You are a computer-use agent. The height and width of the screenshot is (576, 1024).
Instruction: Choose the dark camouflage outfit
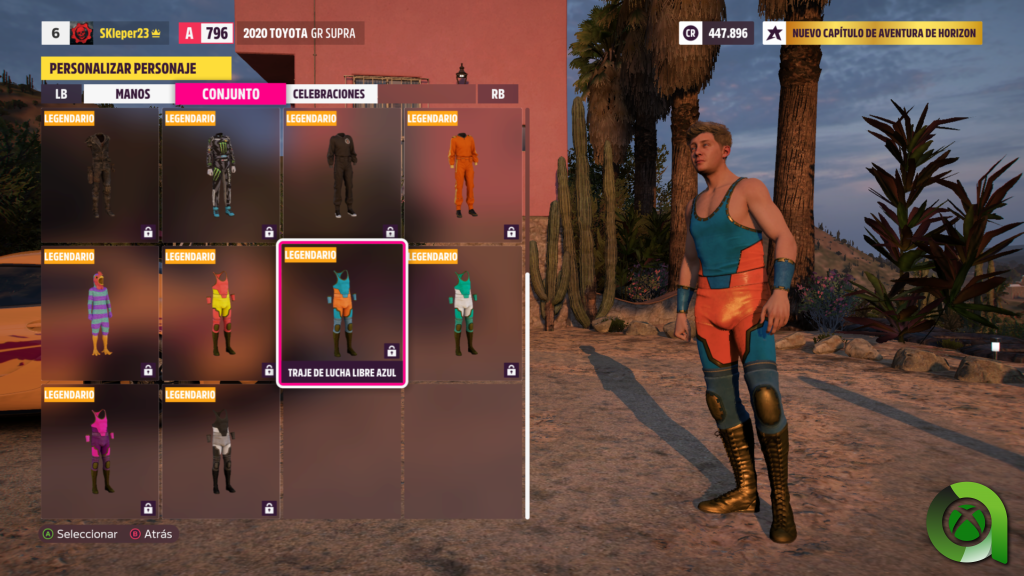[100, 175]
